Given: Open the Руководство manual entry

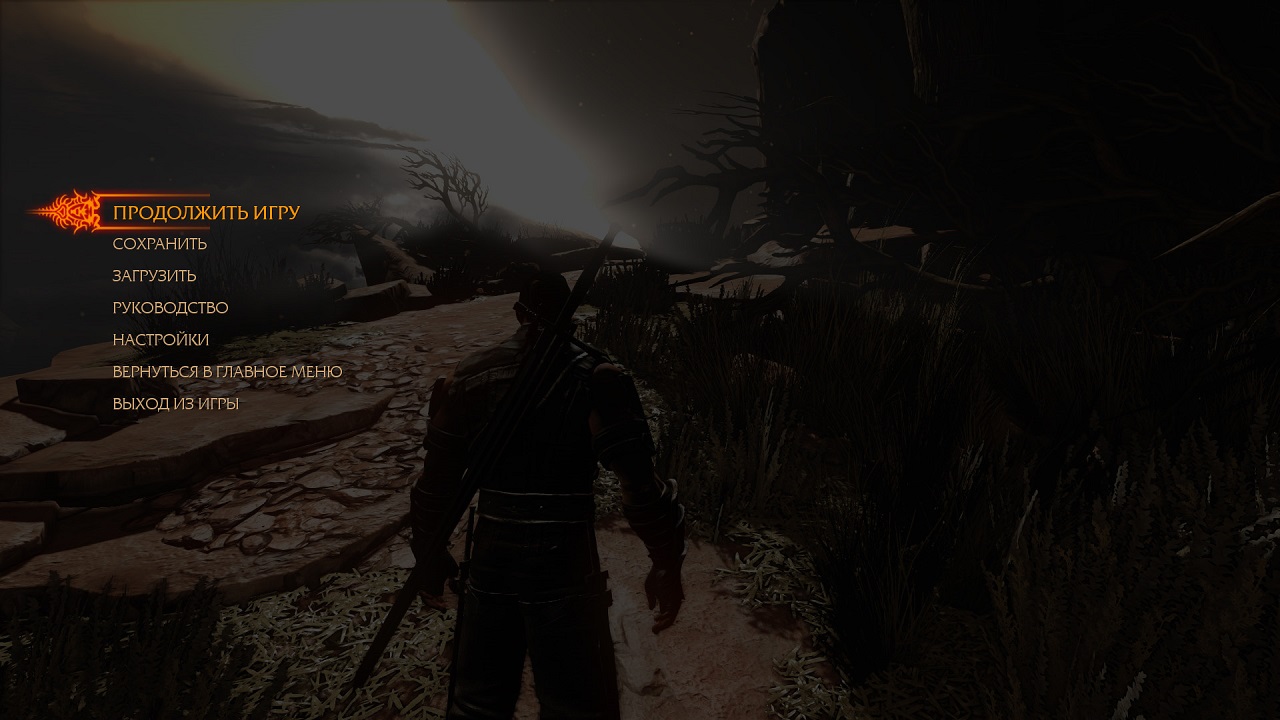Looking at the screenshot, I should [170, 308].
